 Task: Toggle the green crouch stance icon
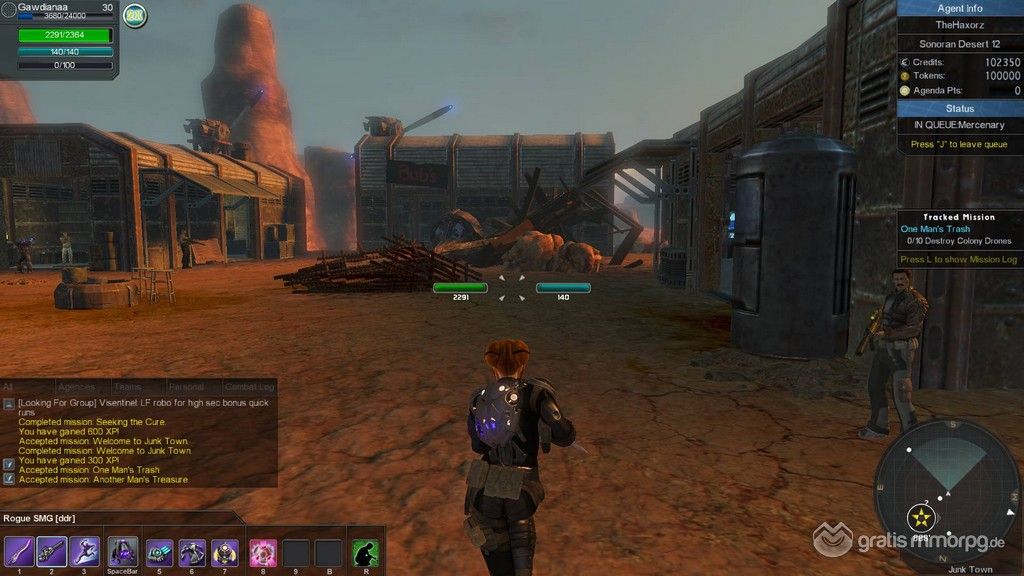tap(365, 552)
